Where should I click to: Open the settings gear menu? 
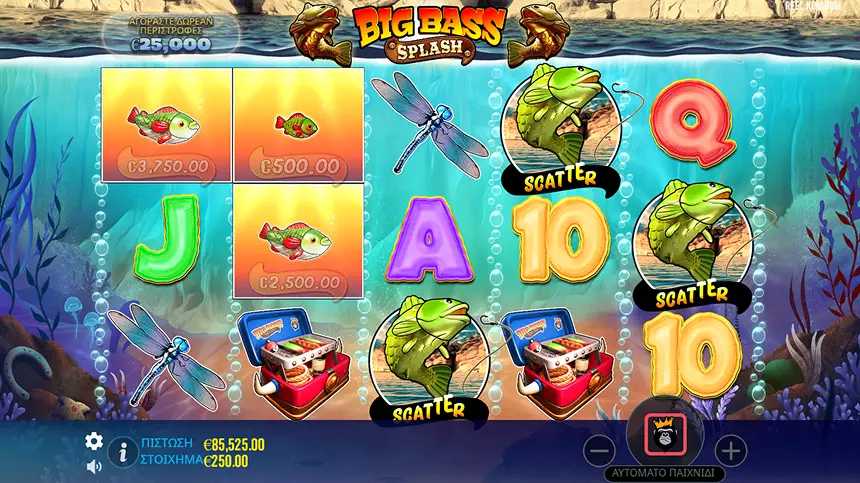point(94,441)
